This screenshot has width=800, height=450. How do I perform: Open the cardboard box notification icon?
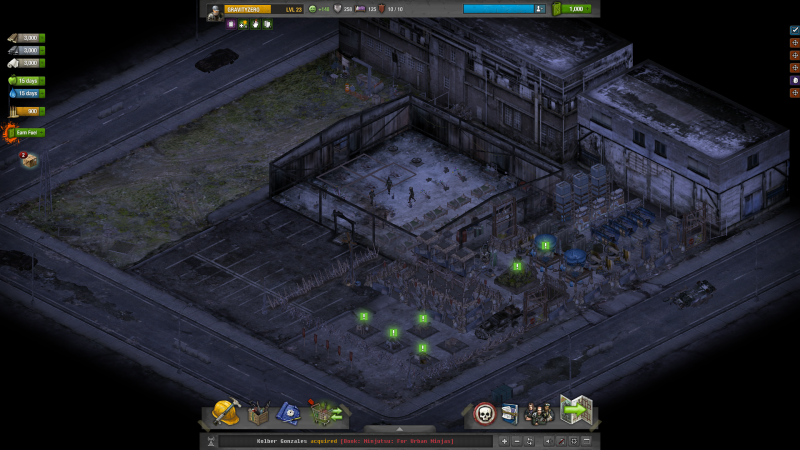tap(29, 160)
